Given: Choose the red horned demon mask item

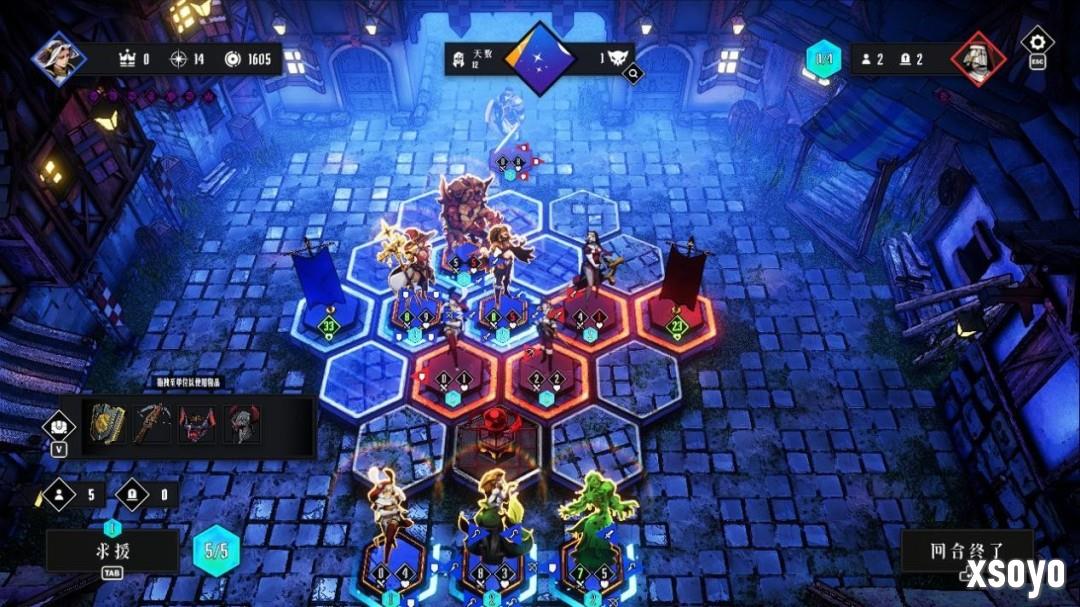Looking at the screenshot, I should point(196,424).
